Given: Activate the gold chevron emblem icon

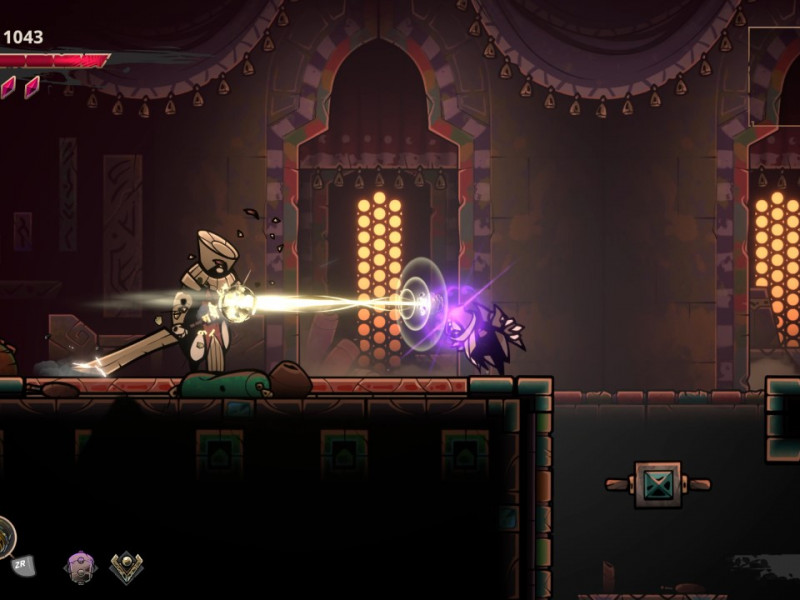Looking at the screenshot, I should coord(126,568).
